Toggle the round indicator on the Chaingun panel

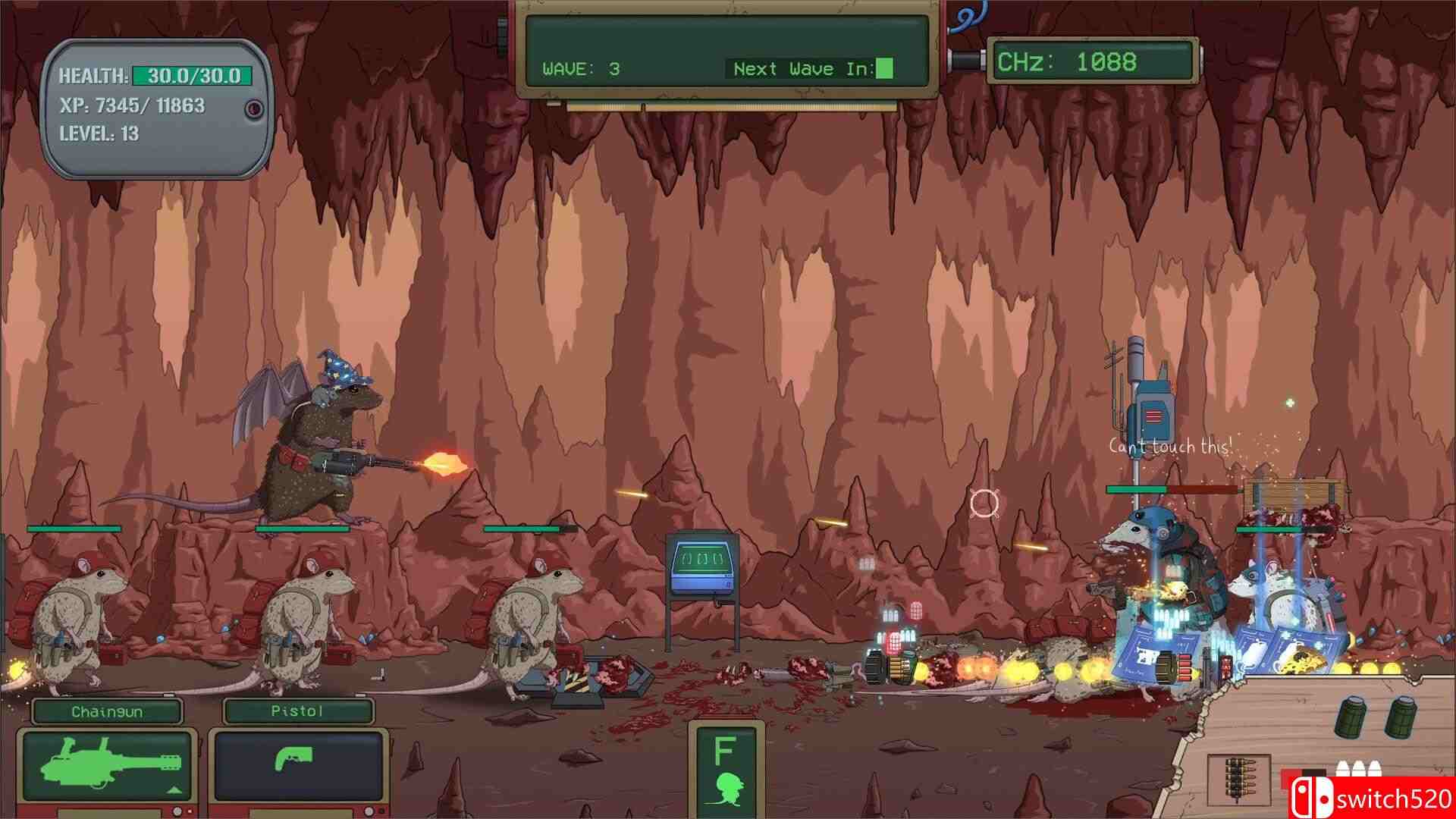pyautogui.click(x=177, y=811)
